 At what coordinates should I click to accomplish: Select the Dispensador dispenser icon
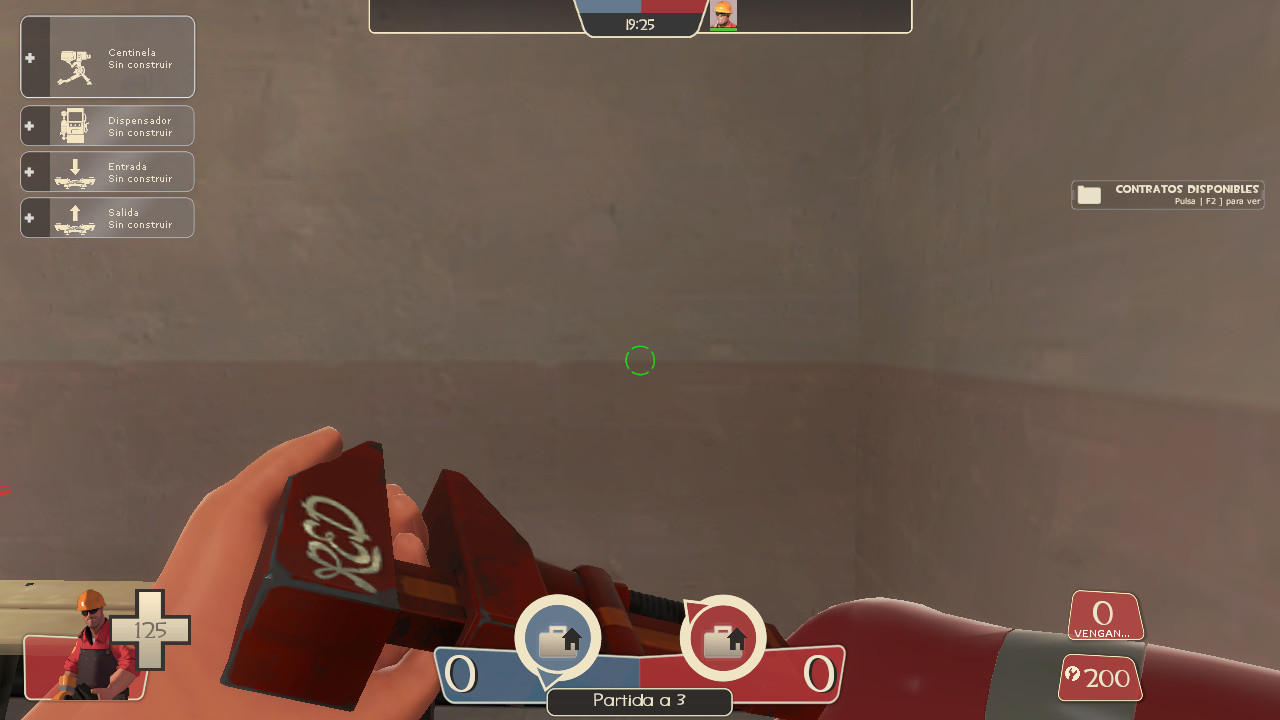[73, 125]
